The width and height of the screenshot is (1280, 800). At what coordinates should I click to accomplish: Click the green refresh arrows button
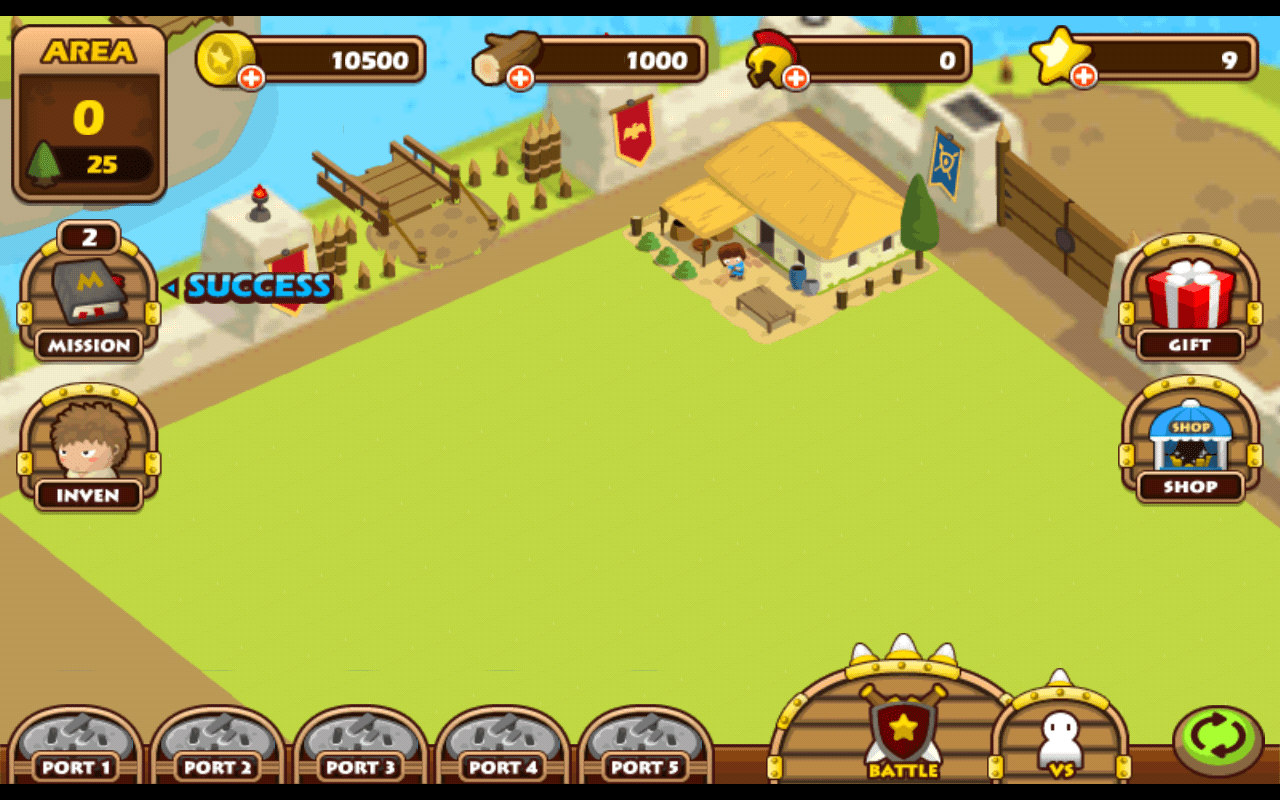click(1218, 741)
